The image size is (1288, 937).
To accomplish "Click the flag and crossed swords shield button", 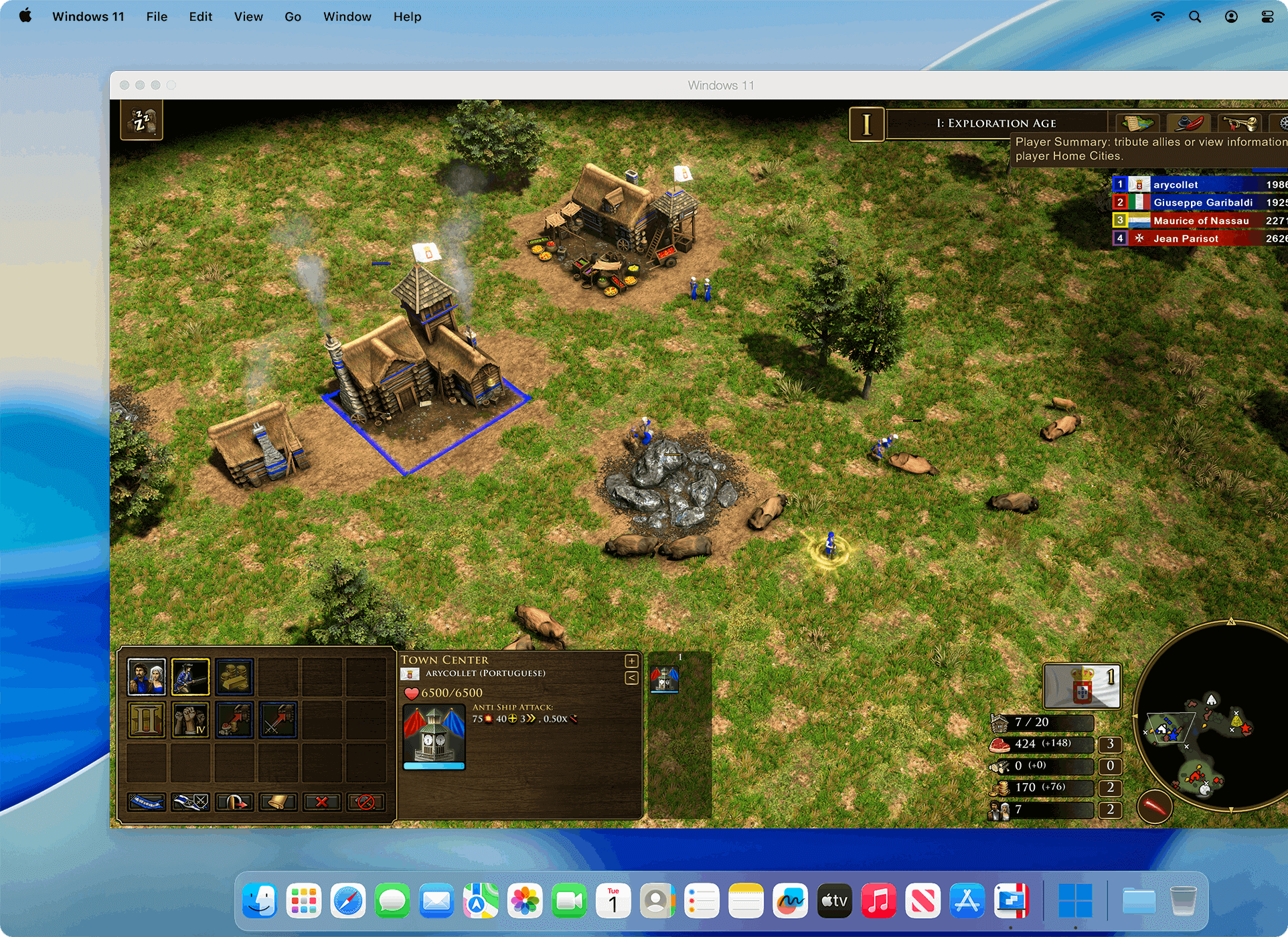I will [x=191, y=801].
